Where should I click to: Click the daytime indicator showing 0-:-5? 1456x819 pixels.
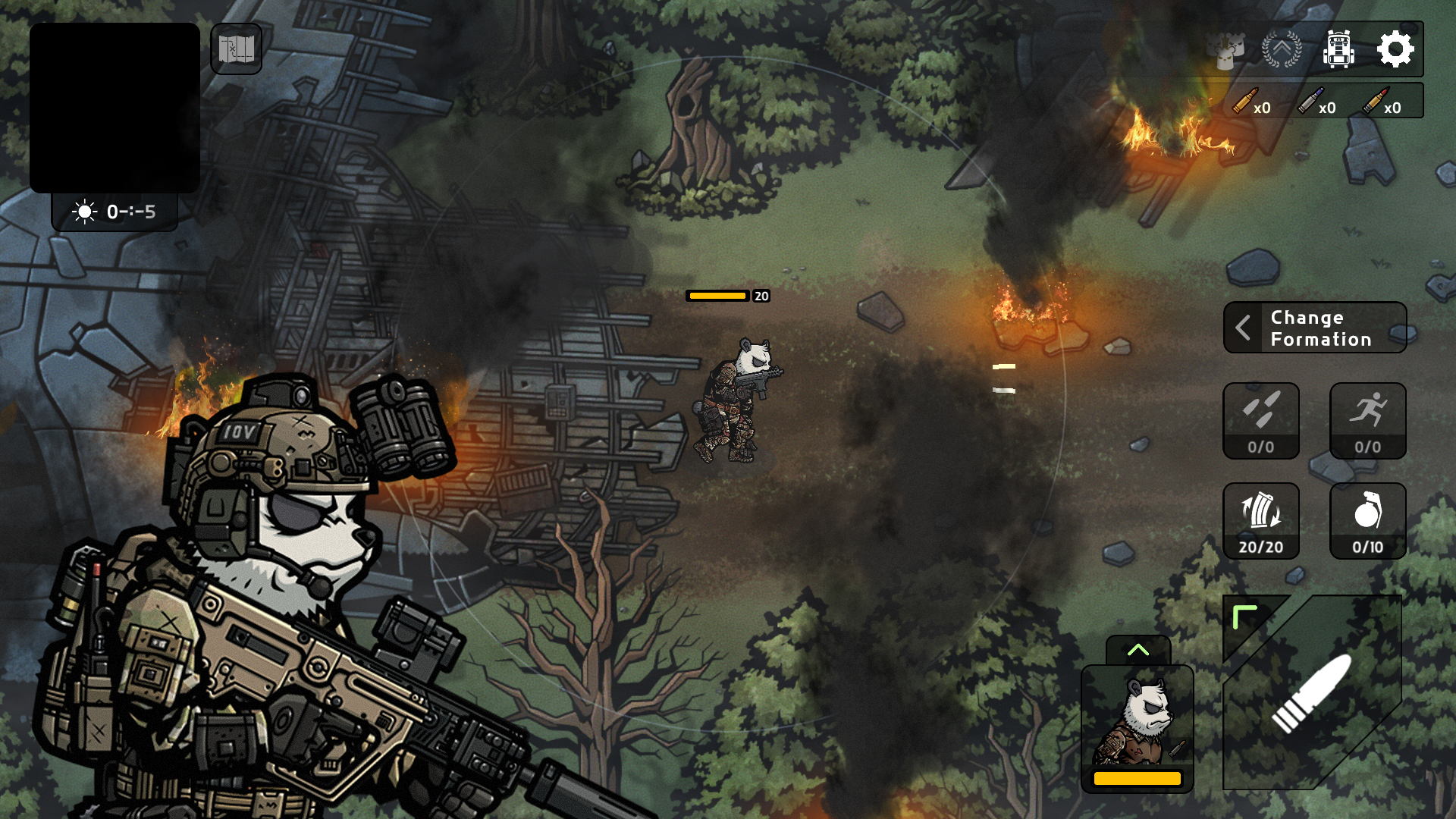pyautogui.click(x=115, y=213)
